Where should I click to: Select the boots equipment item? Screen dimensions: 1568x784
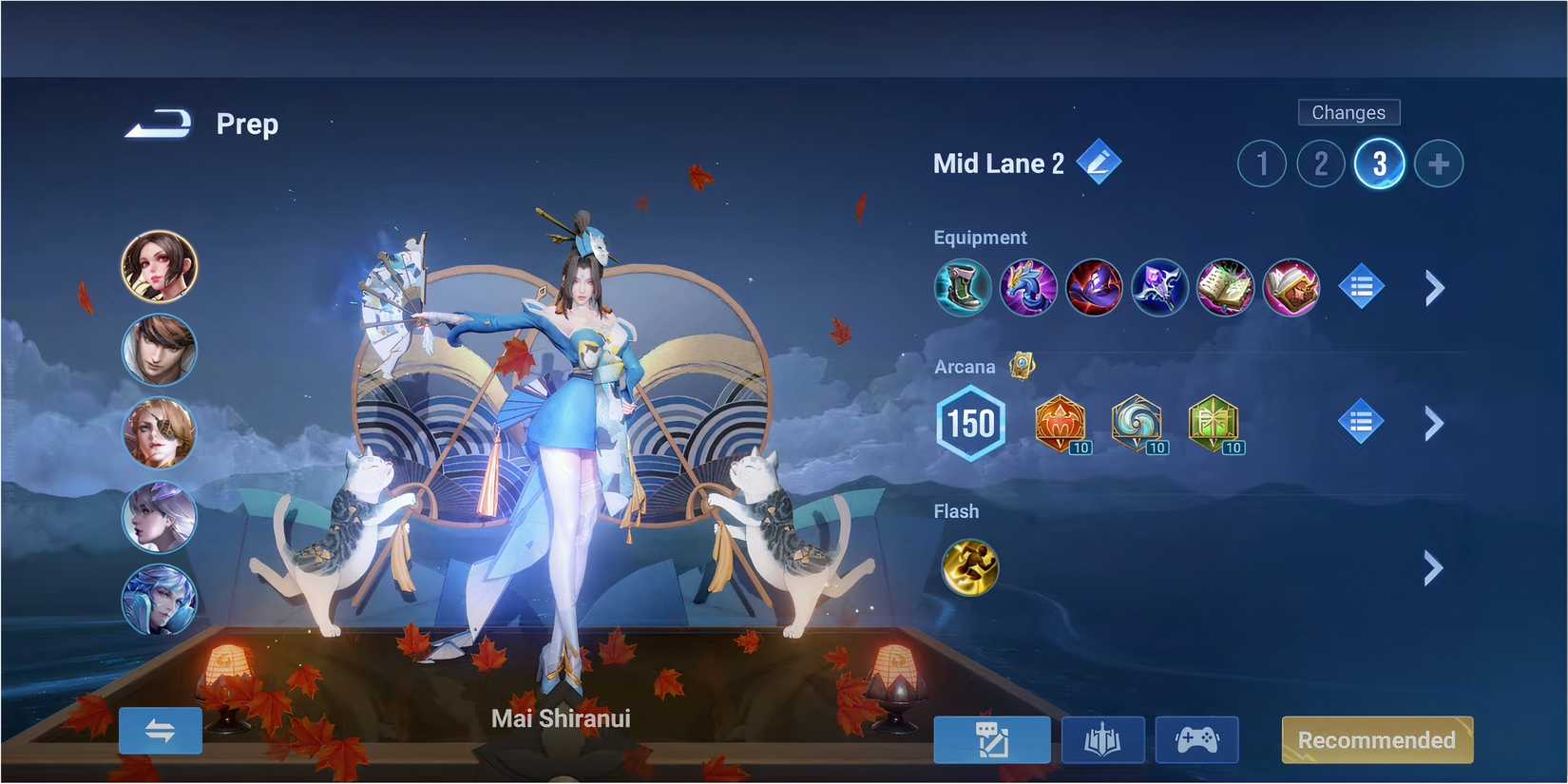pyautogui.click(x=963, y=288)
